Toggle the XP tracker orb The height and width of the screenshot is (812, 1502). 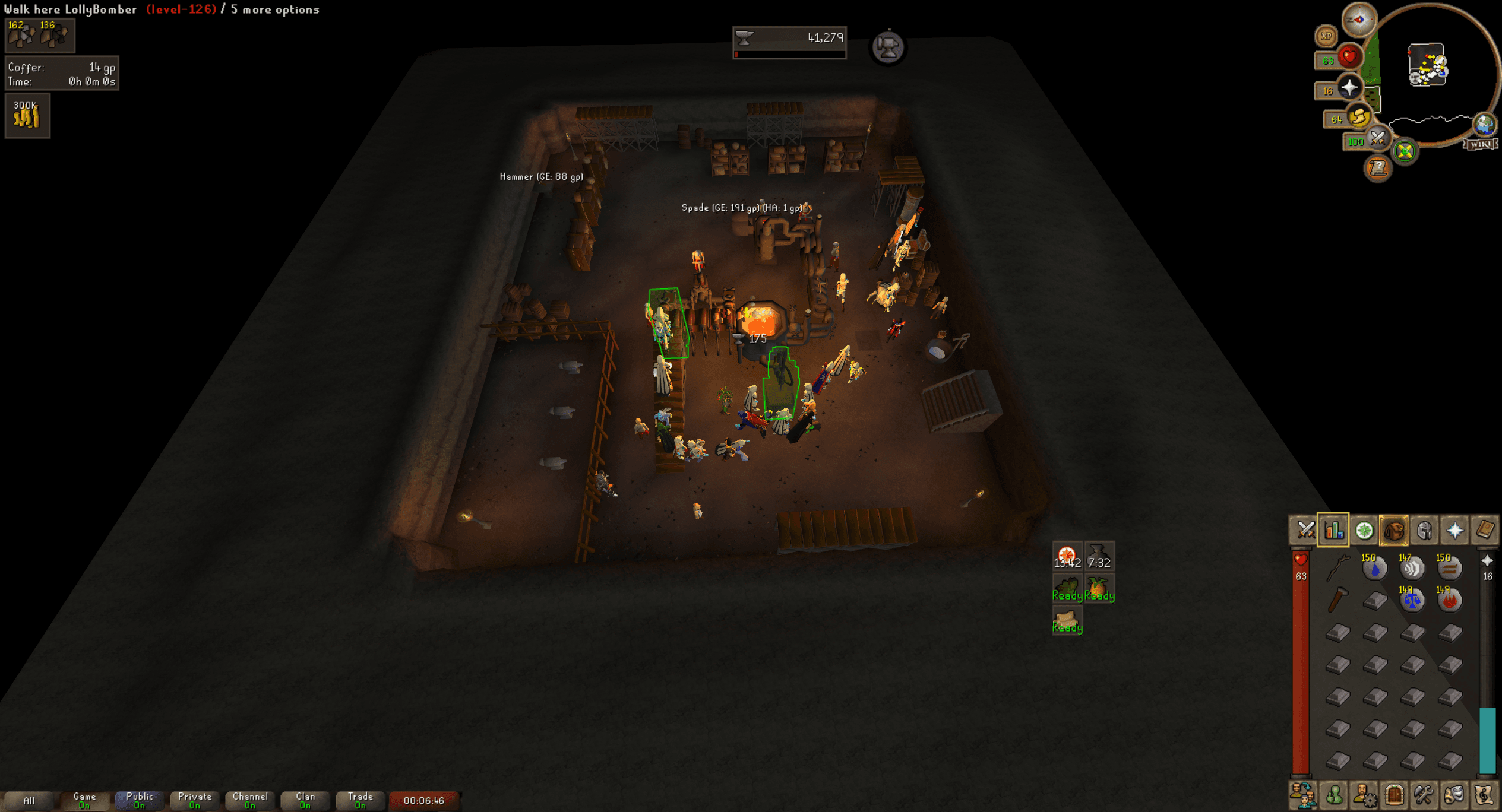click(1327, 36)
